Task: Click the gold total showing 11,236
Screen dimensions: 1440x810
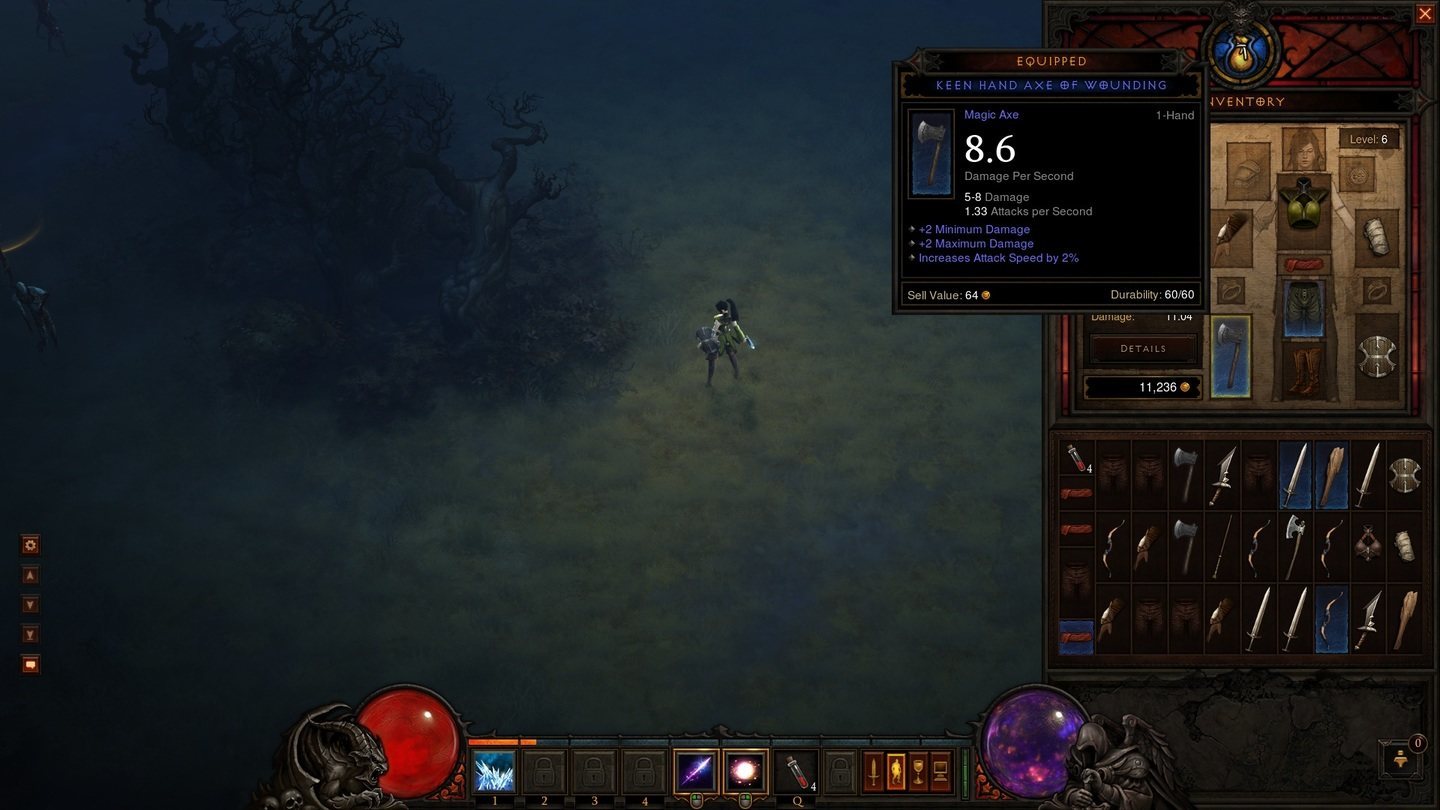Action: click(1143, 387)
